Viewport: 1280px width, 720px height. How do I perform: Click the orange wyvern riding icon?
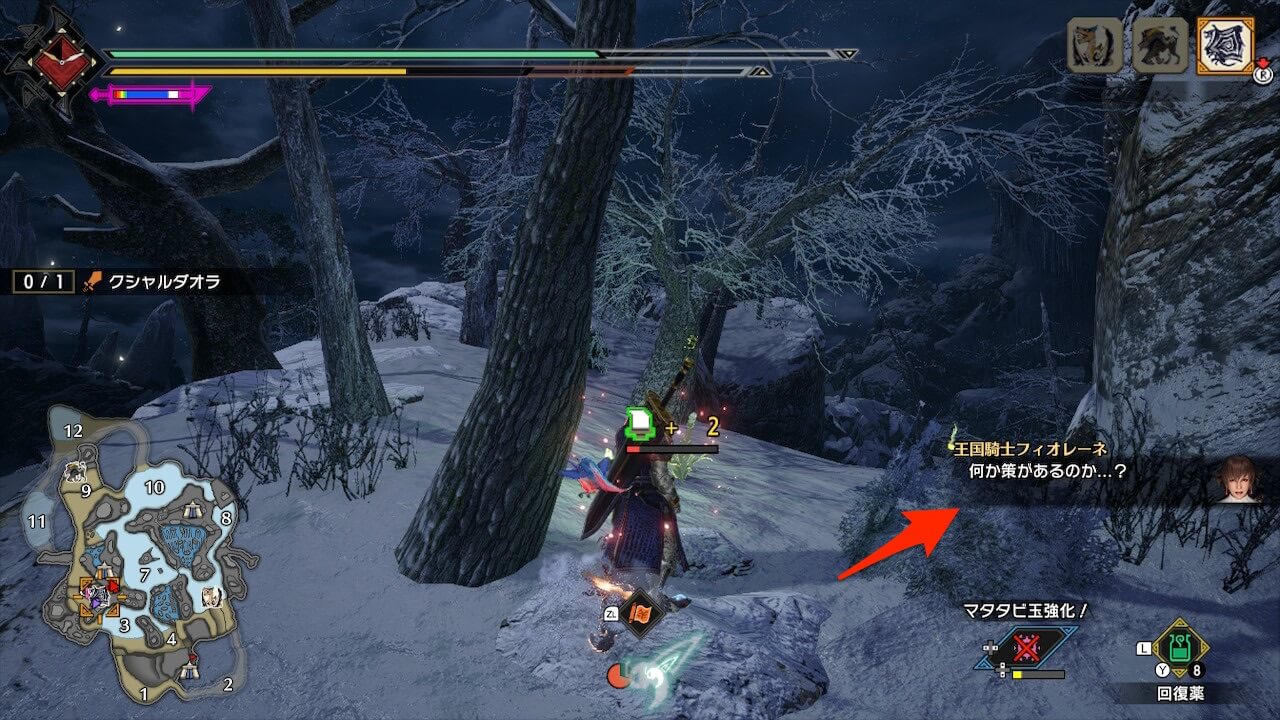click(x=639, y=612)
